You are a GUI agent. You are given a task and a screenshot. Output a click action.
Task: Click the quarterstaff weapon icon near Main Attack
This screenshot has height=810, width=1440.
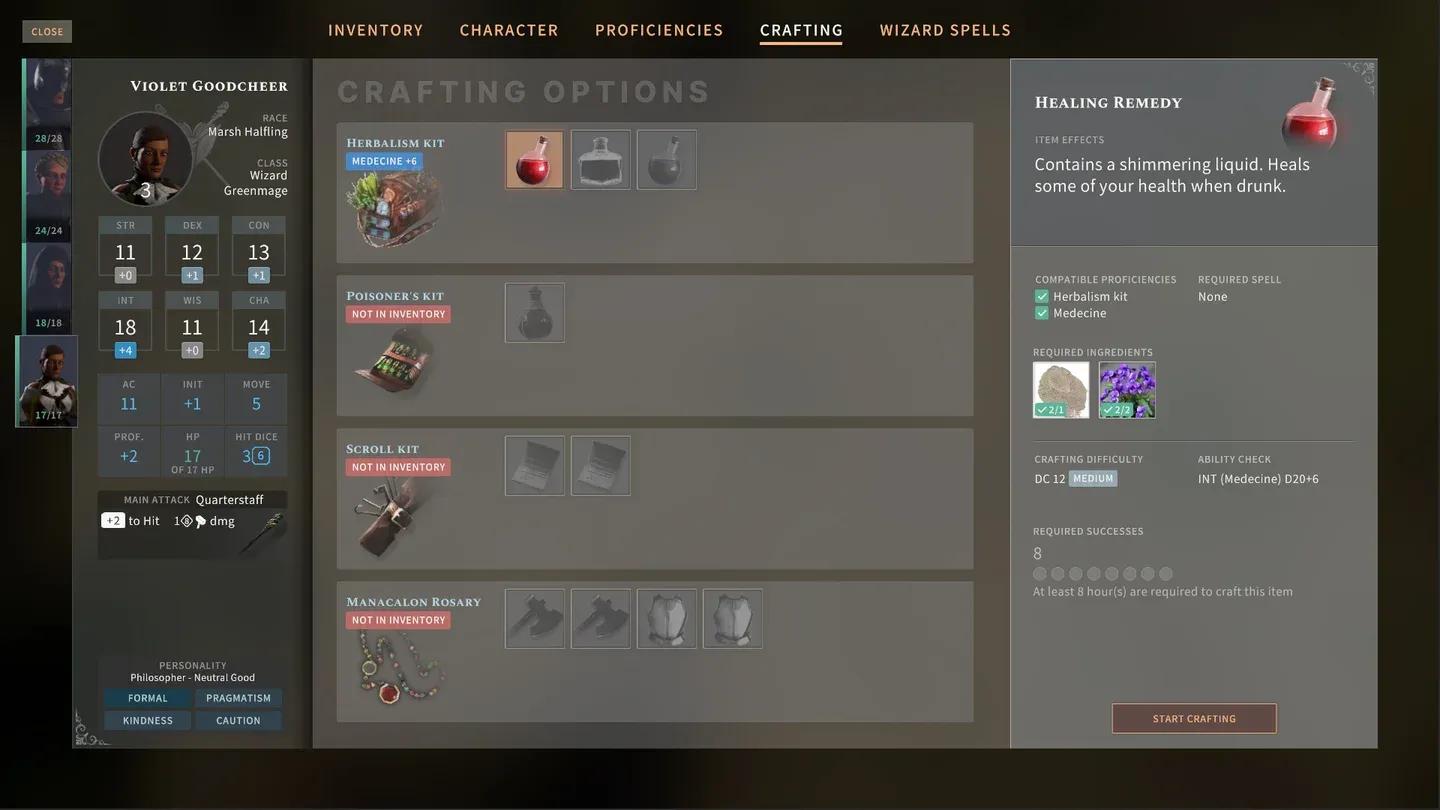269,523
